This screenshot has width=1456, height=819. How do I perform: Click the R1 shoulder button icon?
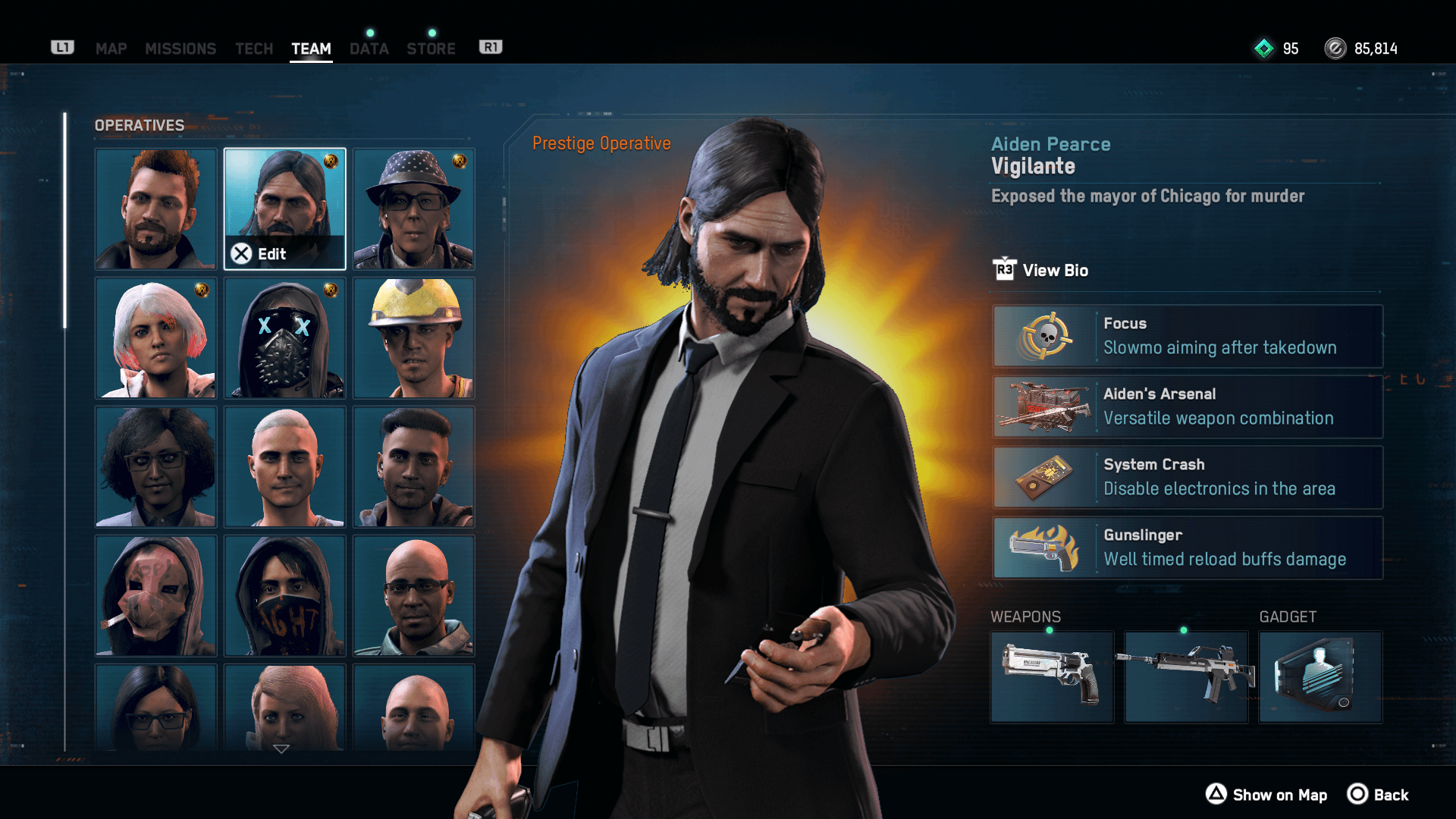pyautogui.click(x=491, y=46)
